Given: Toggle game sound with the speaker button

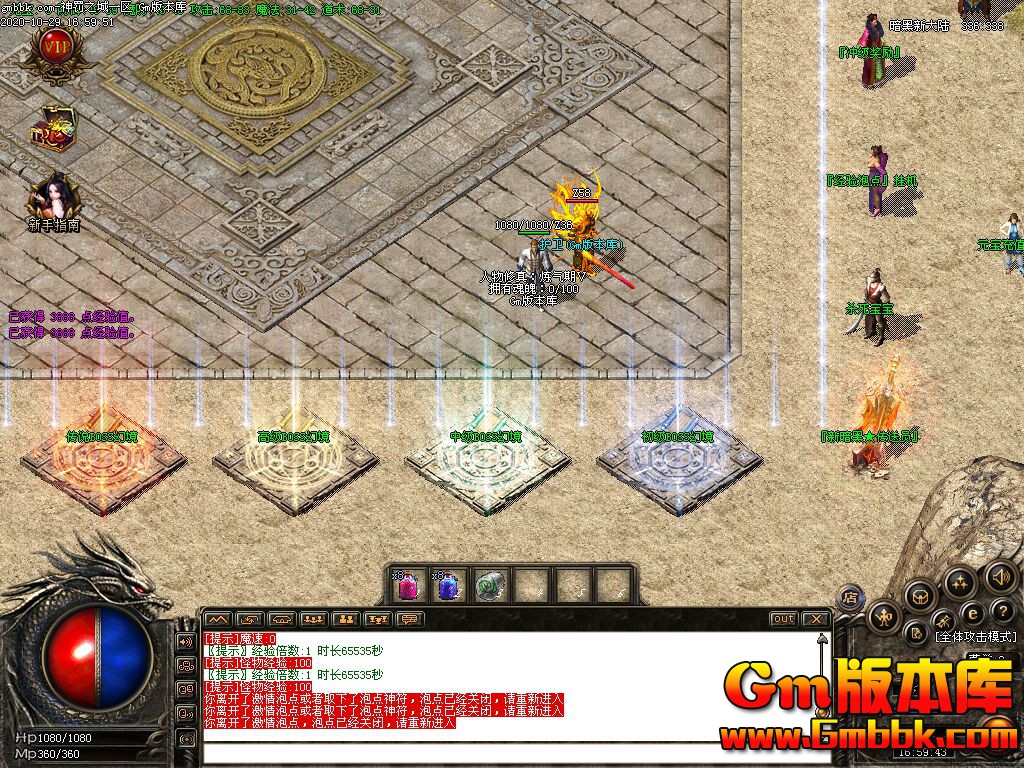Looking at the screenshot, I should [1000, 577].
